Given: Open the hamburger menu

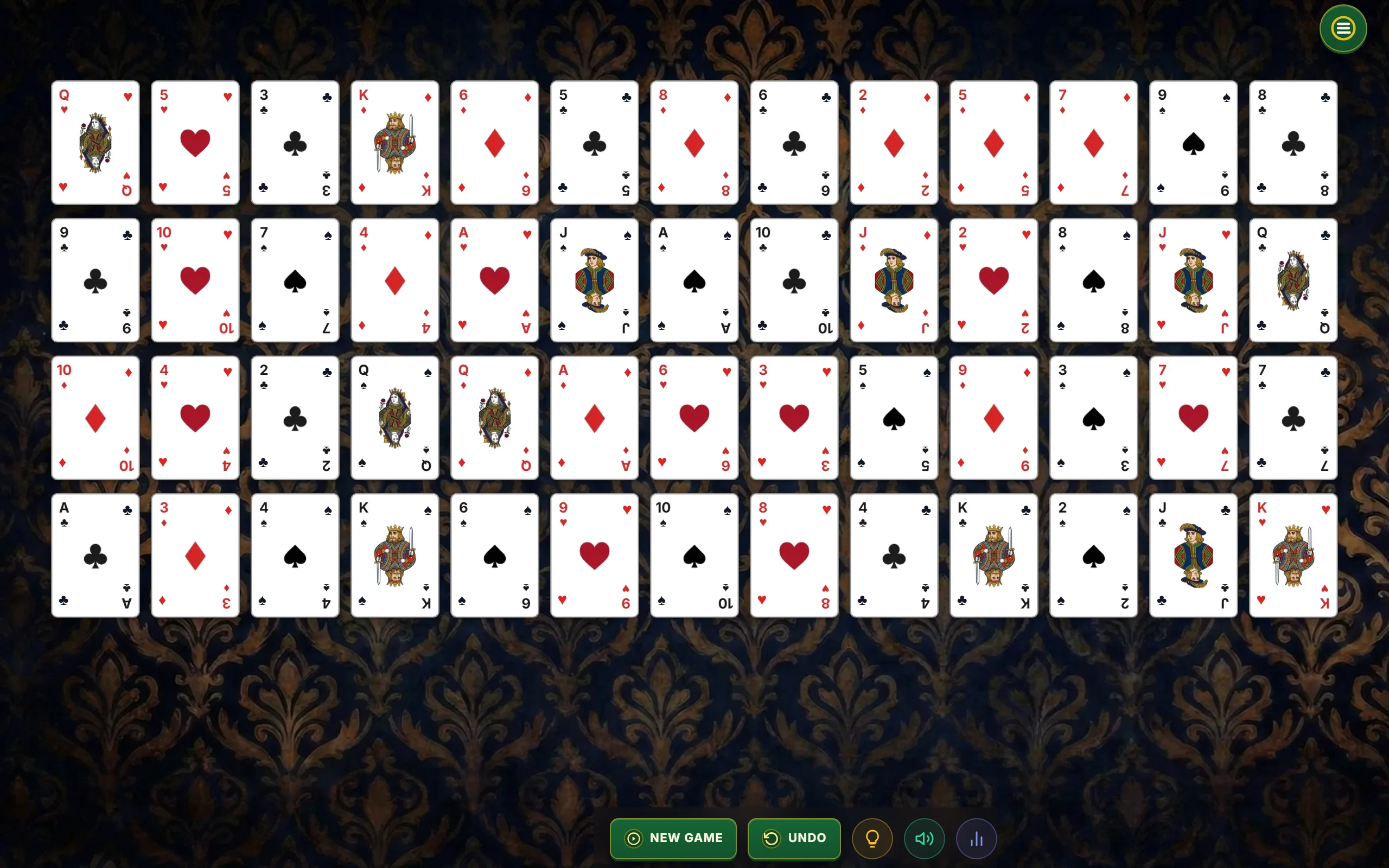Looking at the screenshot, I should [x=1342, y=28].
